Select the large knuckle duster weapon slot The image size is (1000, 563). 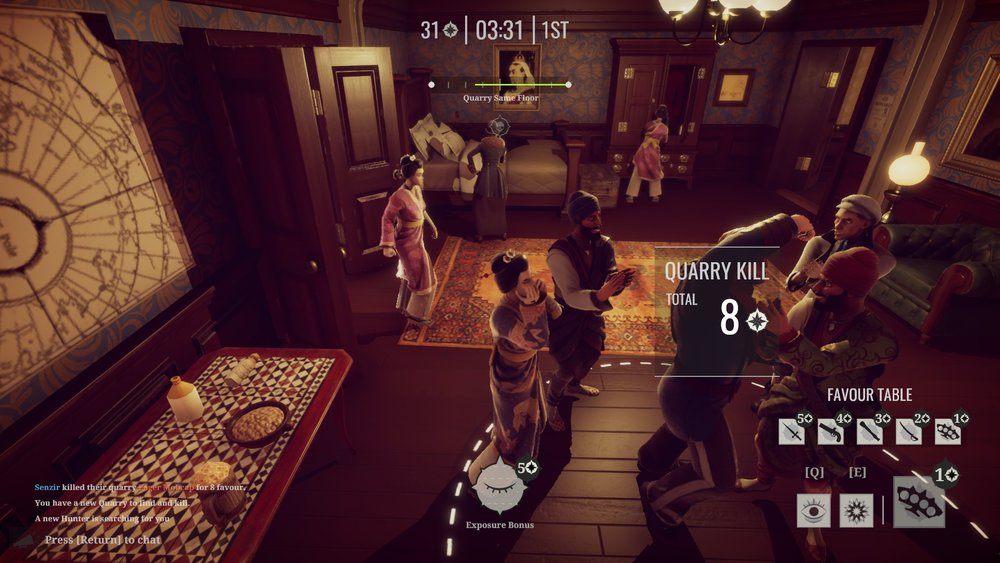(x=919, y=503)
